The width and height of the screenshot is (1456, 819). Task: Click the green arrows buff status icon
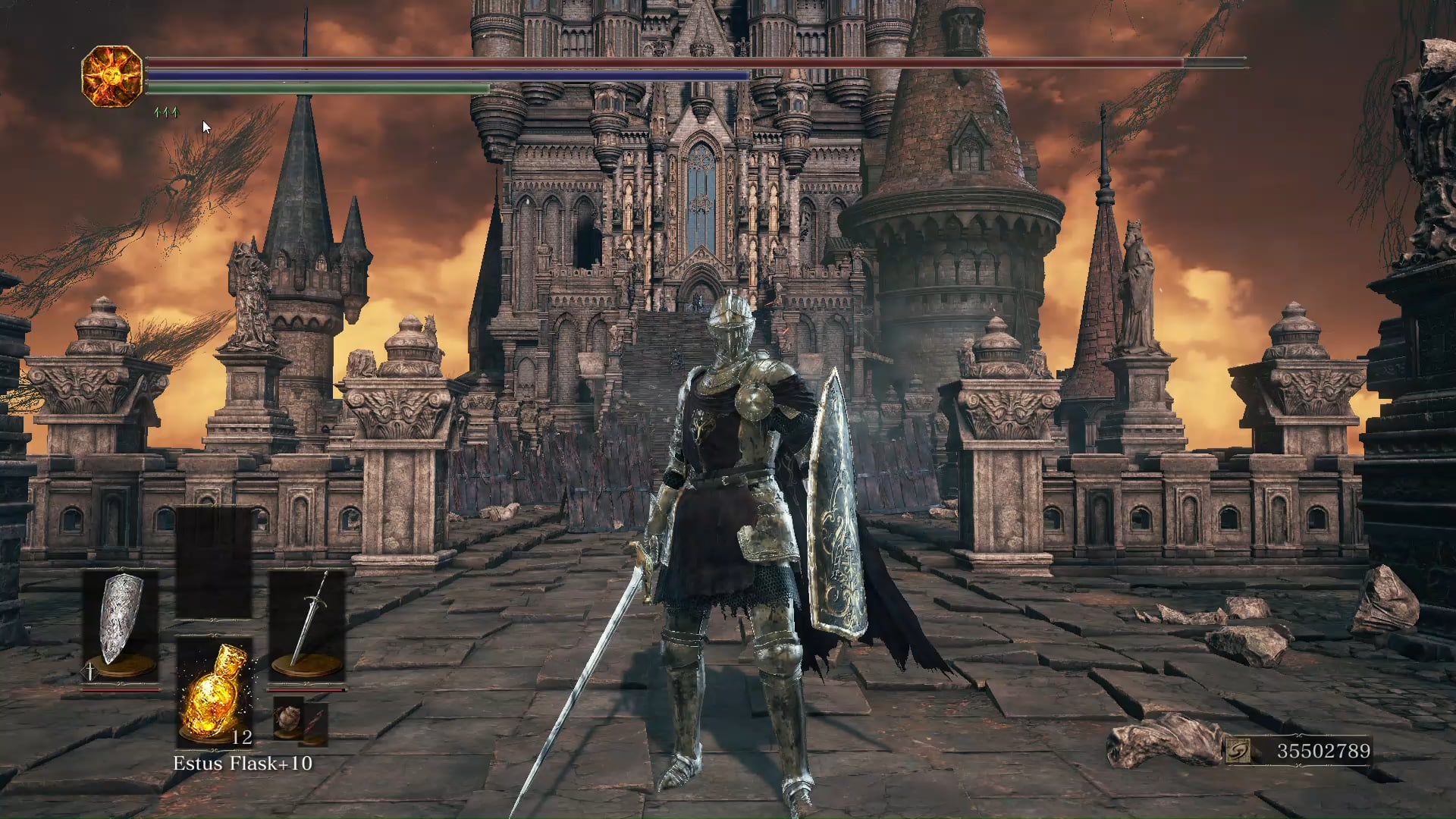point(166,113)
